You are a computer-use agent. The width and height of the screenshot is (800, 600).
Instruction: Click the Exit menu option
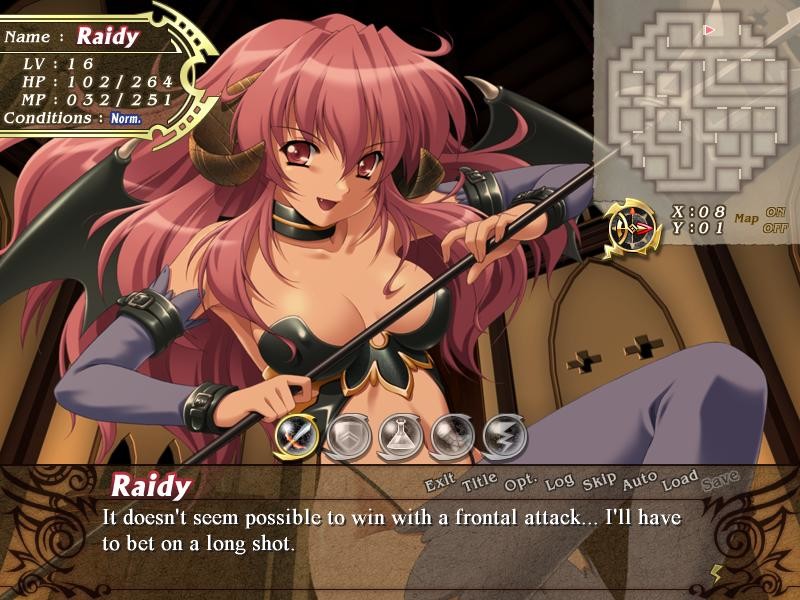(x=440, y=484)
